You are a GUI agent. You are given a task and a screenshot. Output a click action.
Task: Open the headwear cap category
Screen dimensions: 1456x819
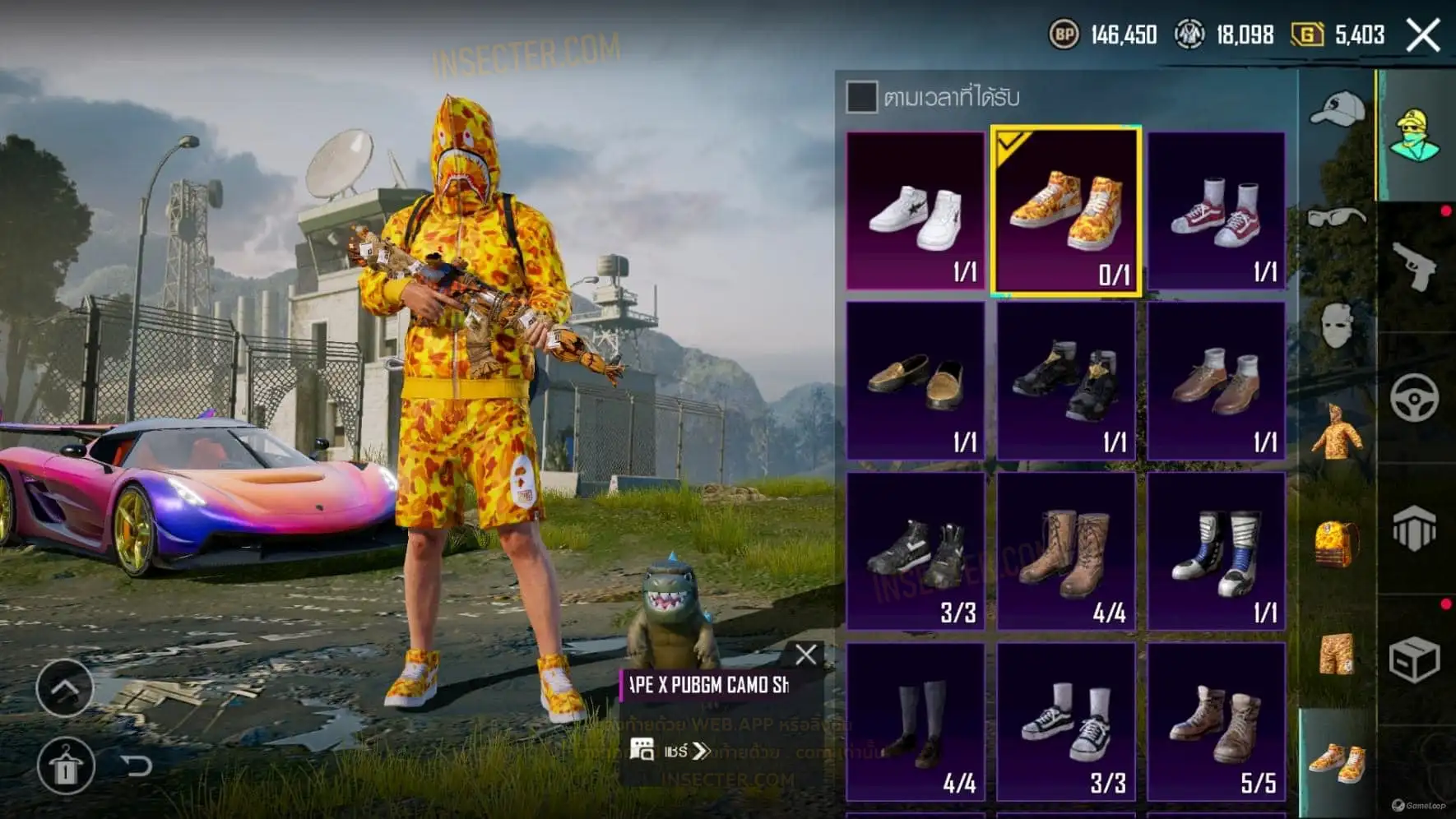[1337, 109]
